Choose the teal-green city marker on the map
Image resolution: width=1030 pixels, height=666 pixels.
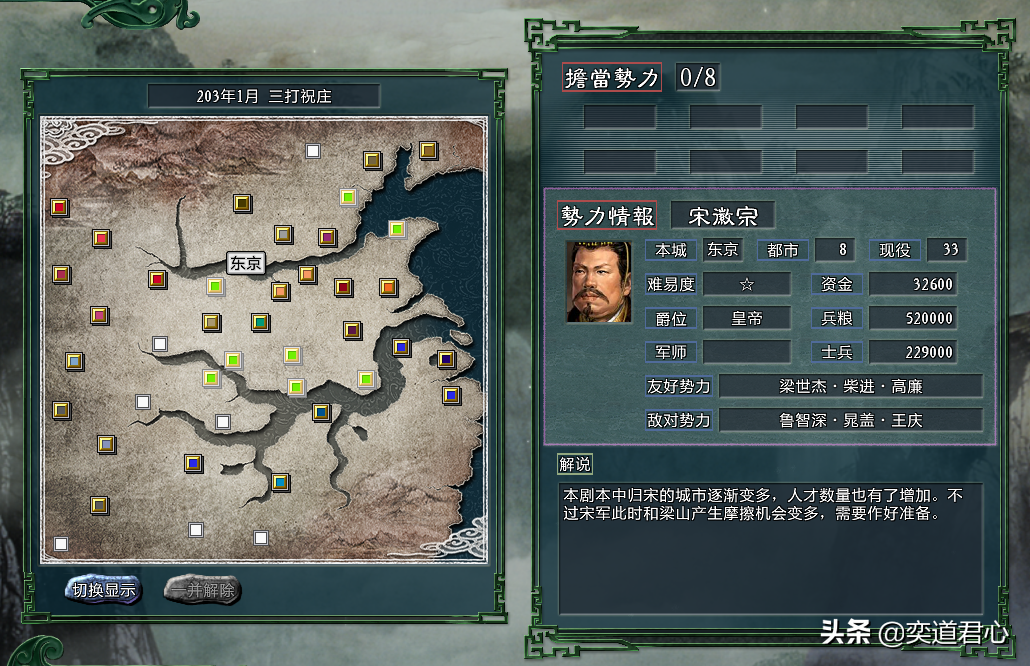[x=259, y=322]
